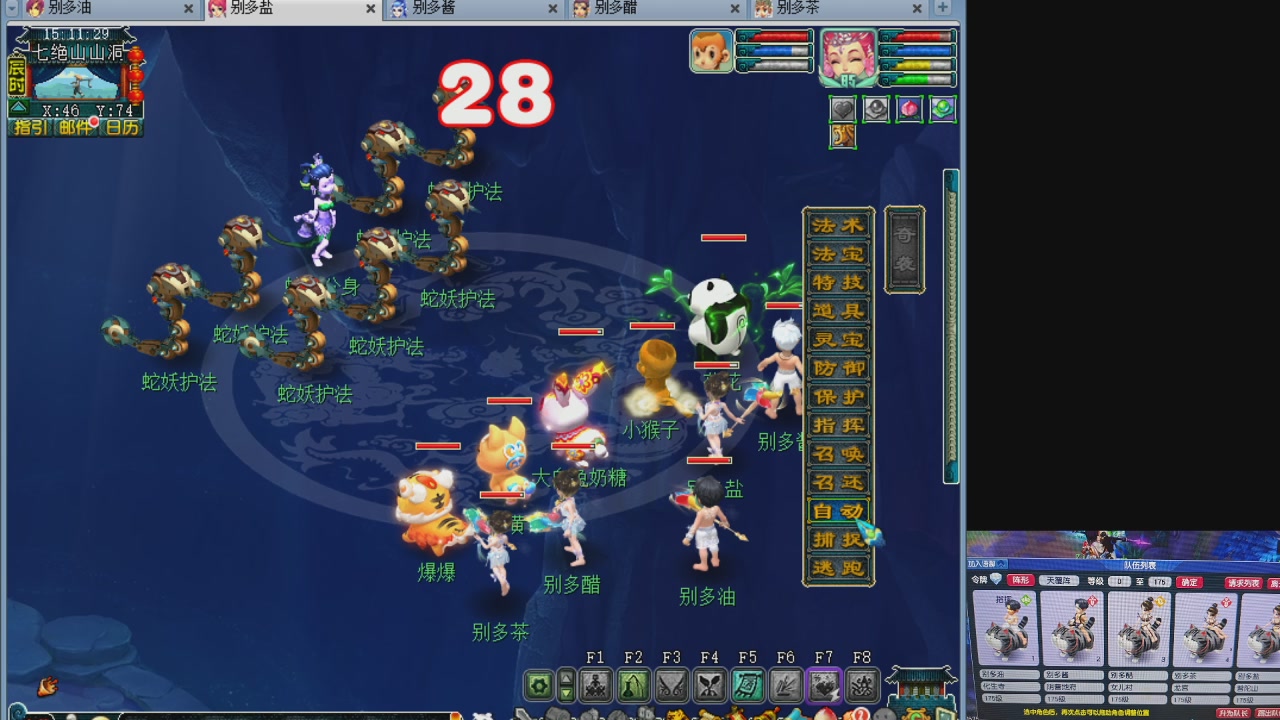Image resolution: width=1280 pixels, height=720 pixels.
Task: Collapse the voice panel with the chevron
Action: (1001, 564)
